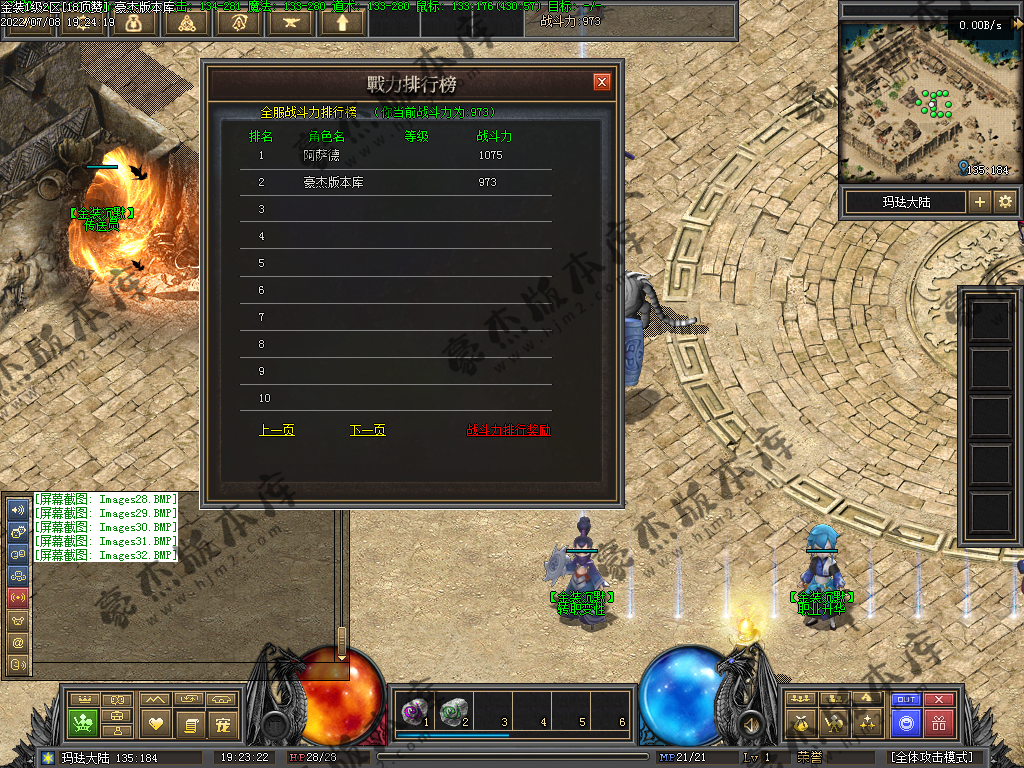The width and height of the screenshot is (1024, 768).
Task: Click the minimap in the corner
Action: pos(910,98)
